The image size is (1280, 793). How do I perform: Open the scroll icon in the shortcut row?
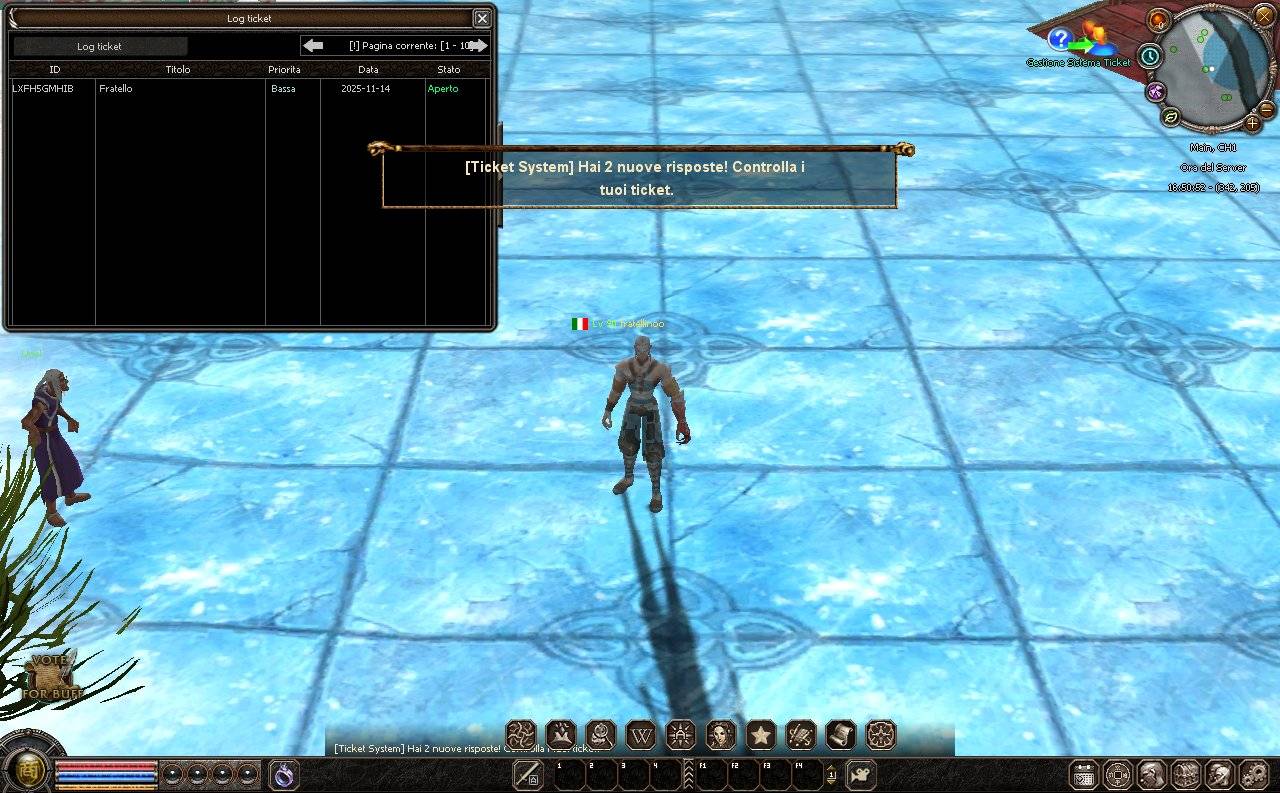coord(841,736)
